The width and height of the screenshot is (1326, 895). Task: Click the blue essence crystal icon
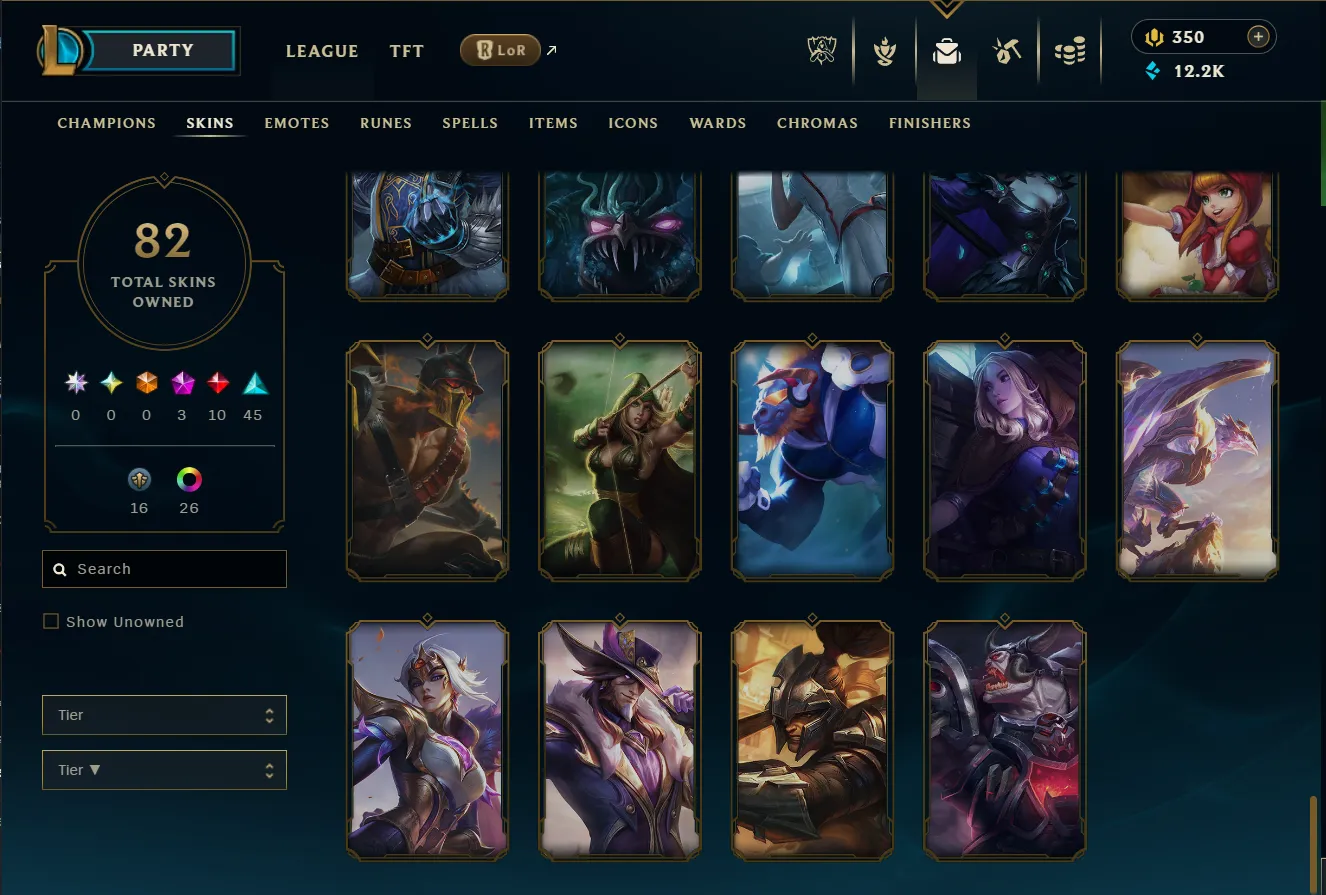(1153, 71)
